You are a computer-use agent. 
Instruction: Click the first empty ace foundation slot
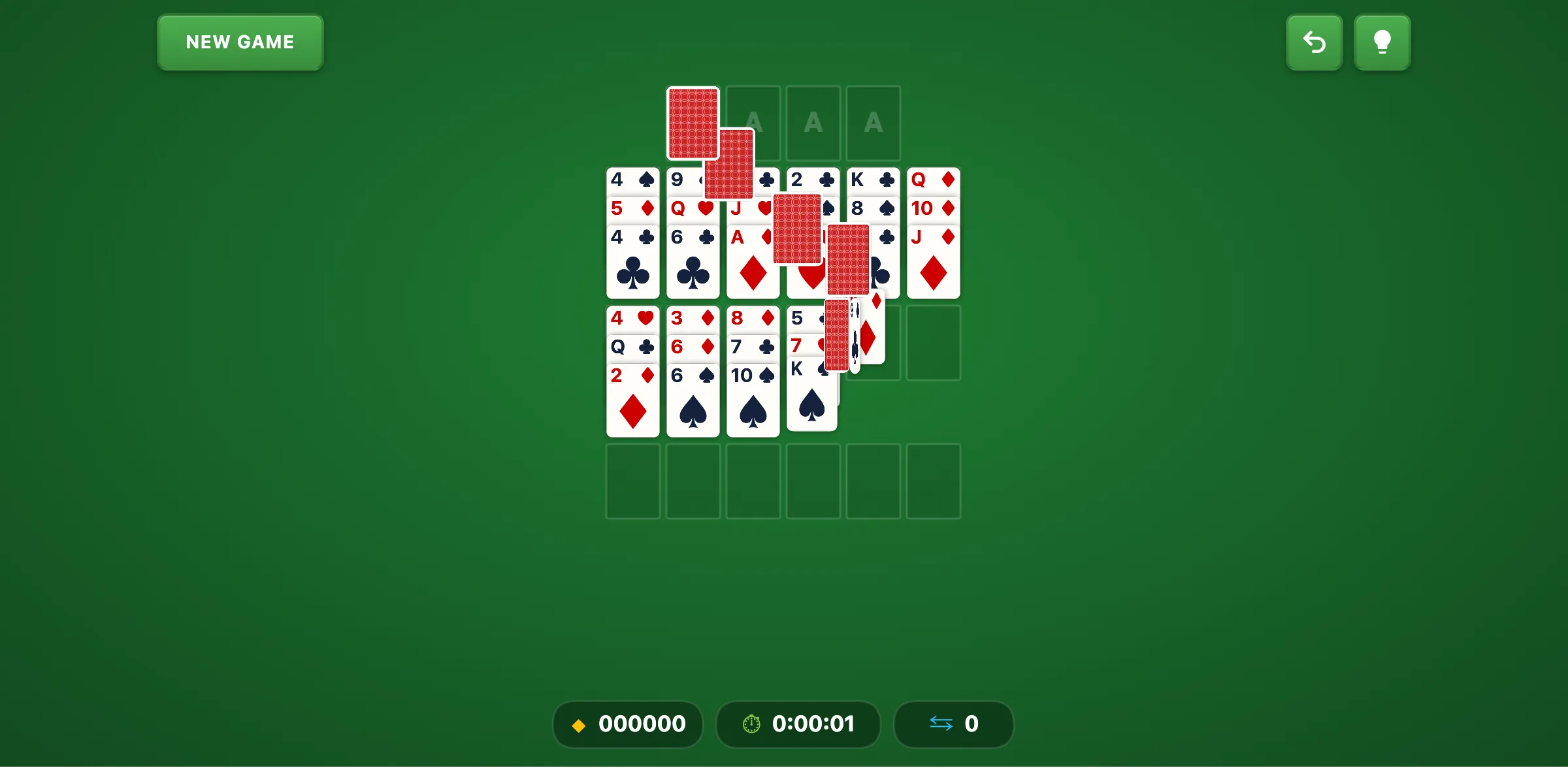coord(753,123)
